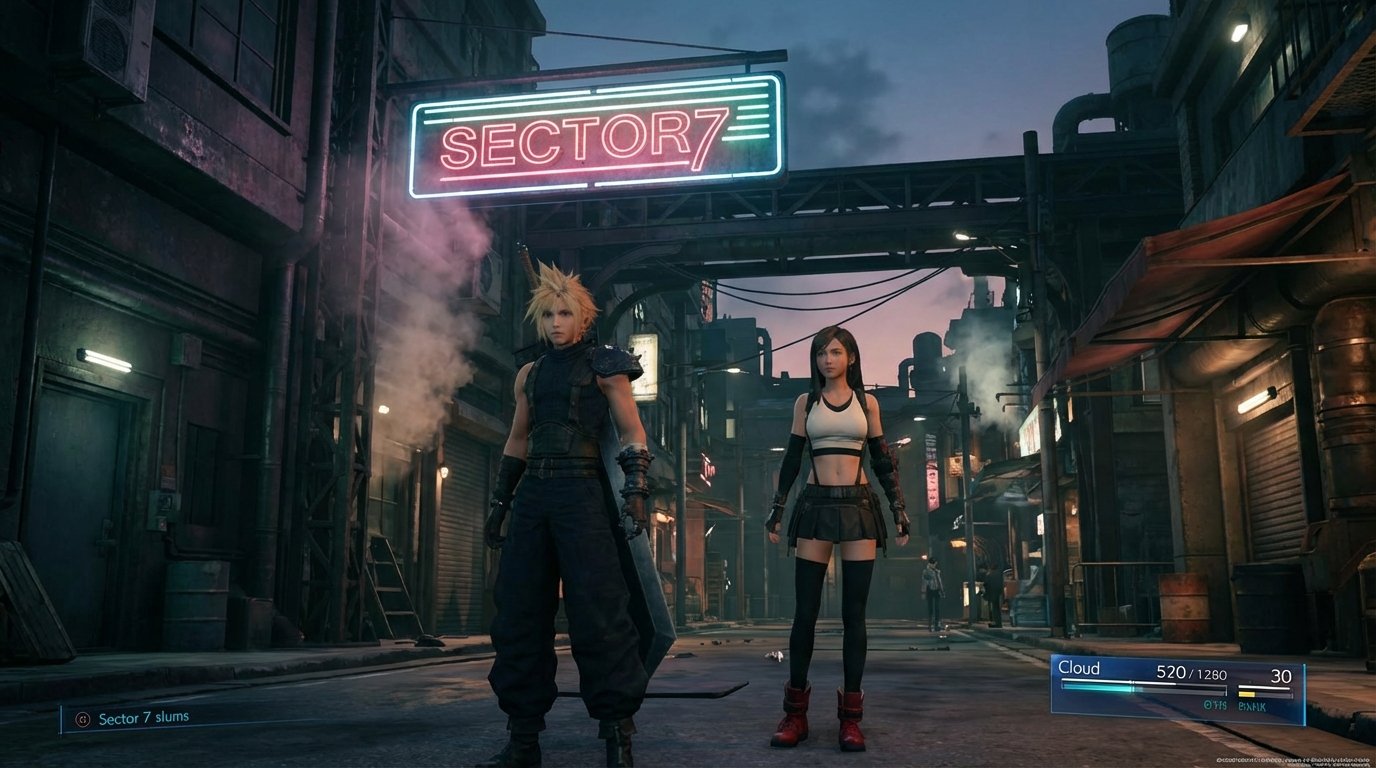Expand the Sector 7 slums location banner
The width and height of the screenshot is (1376, 768).
(x=150, y=719)
